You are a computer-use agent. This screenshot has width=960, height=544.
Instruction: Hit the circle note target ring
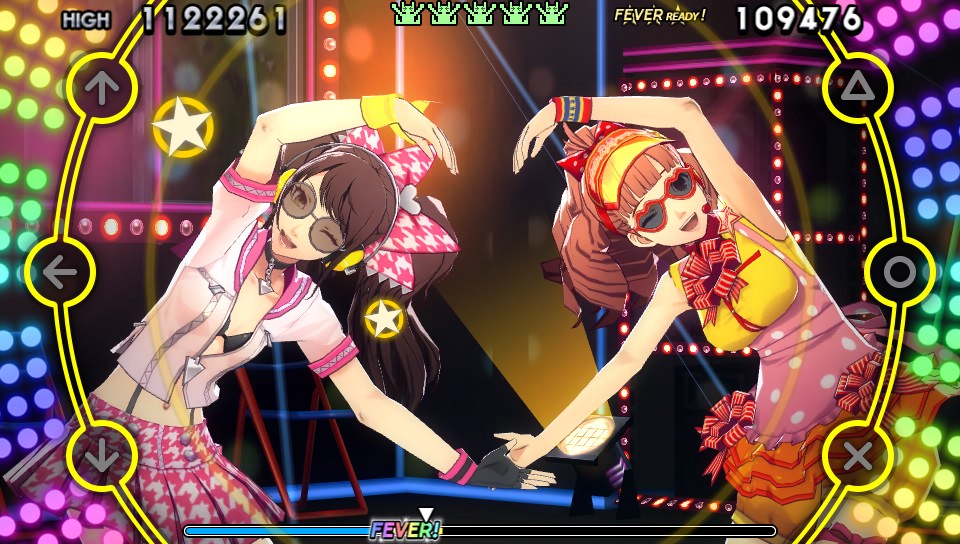tap(900, 272)
